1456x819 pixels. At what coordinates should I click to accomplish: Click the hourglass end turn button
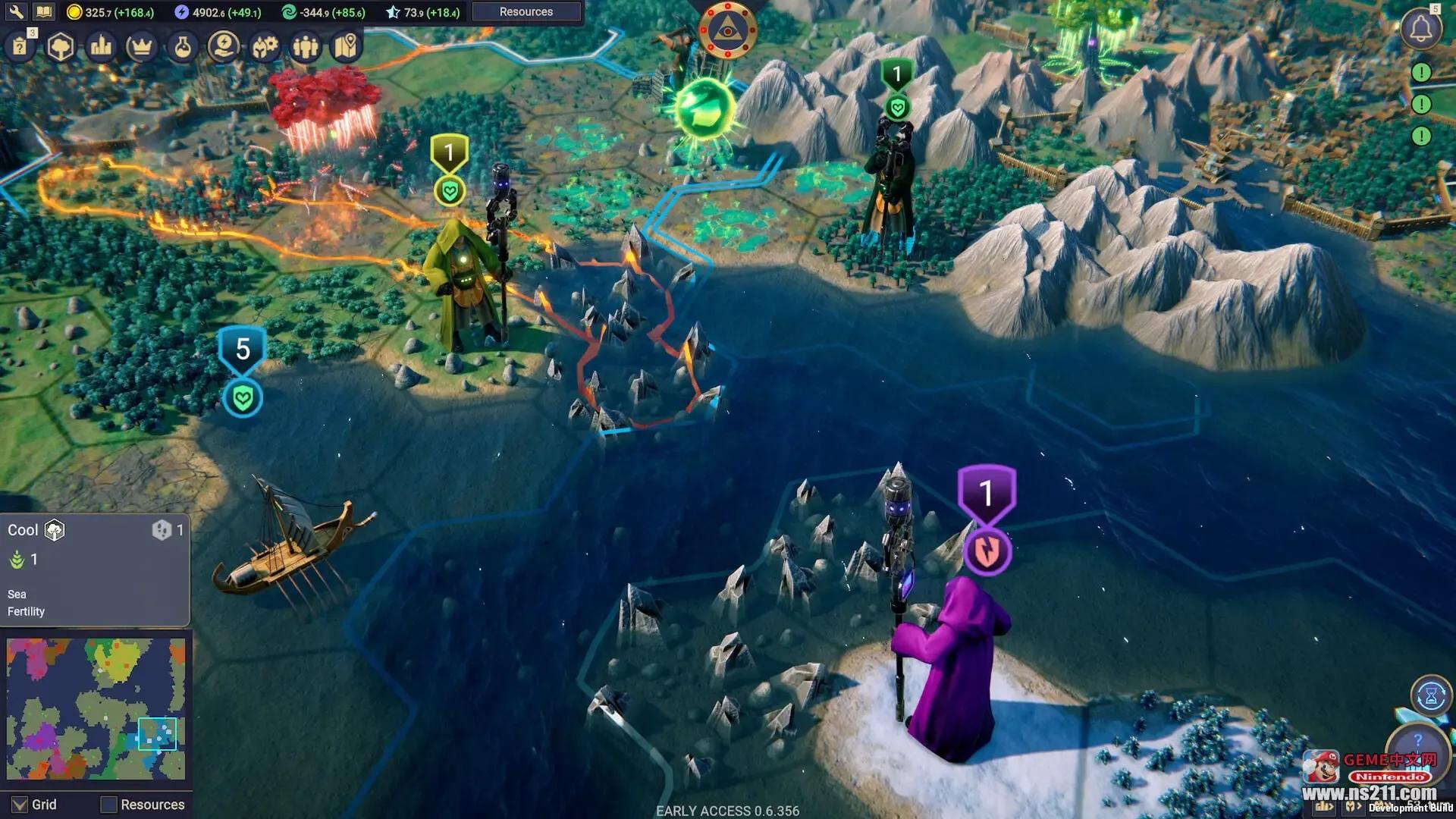[1431, 695]
